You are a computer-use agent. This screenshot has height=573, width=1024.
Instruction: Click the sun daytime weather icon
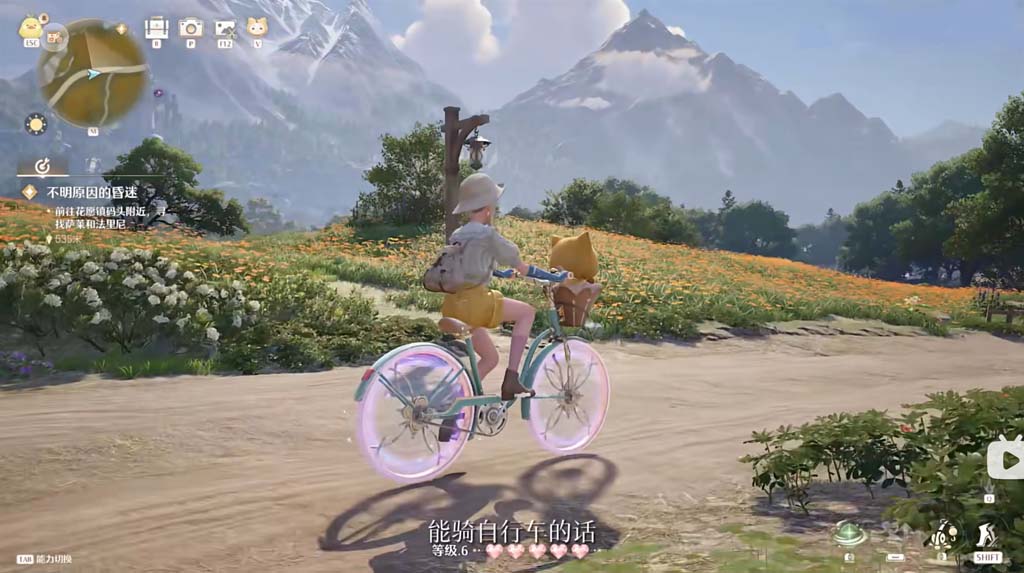36,124
